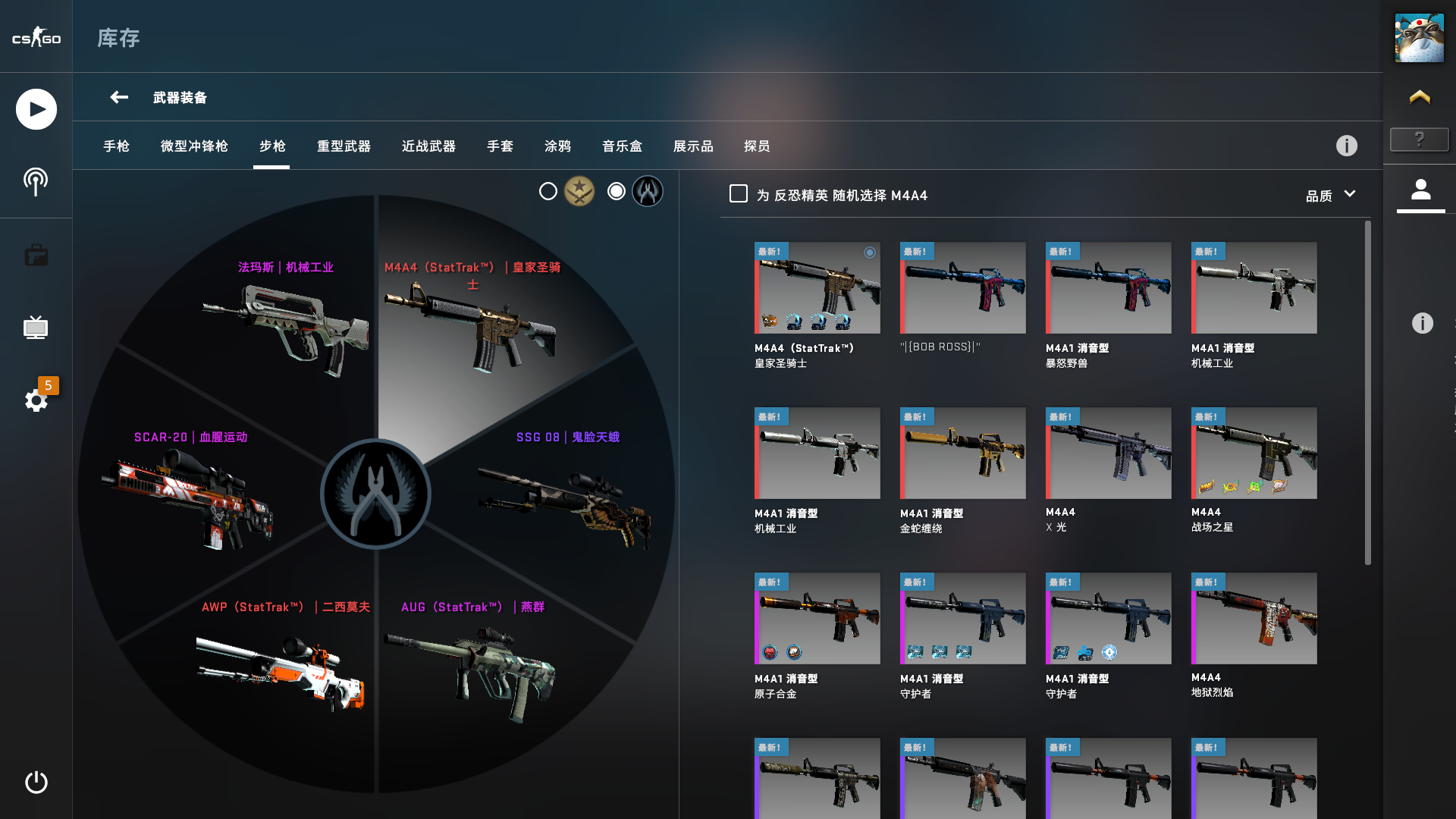Open the play/start game icon in sidebar

coord(36,108)
